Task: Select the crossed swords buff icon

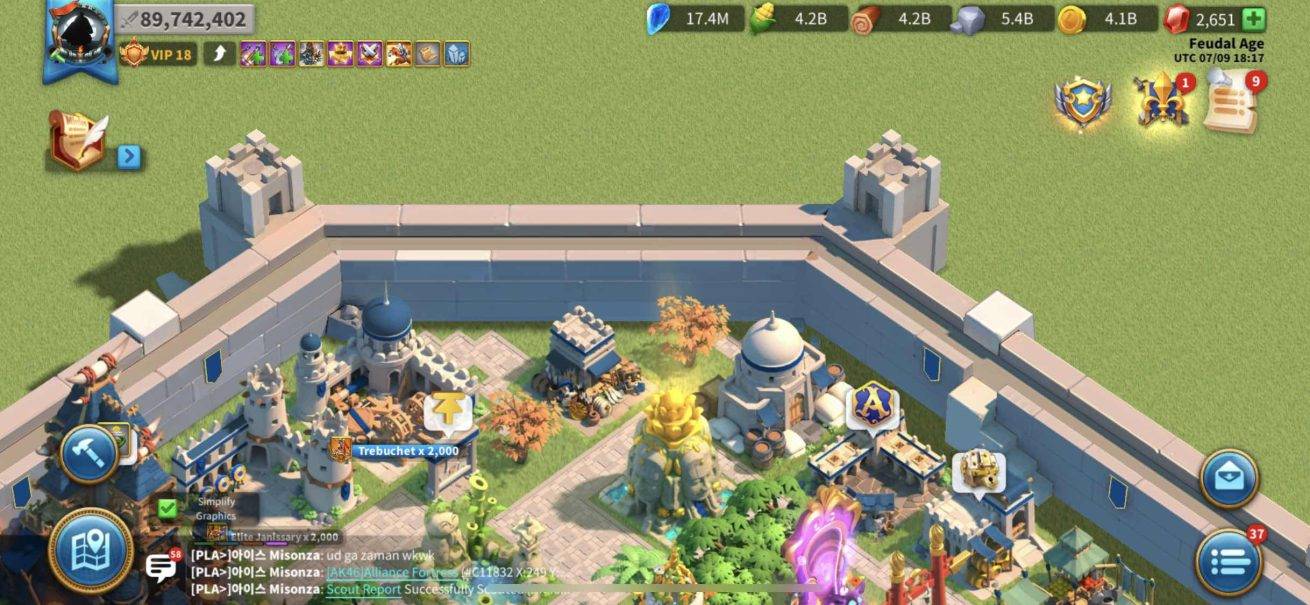Action: pyautogui.click(x=370, y=54)
